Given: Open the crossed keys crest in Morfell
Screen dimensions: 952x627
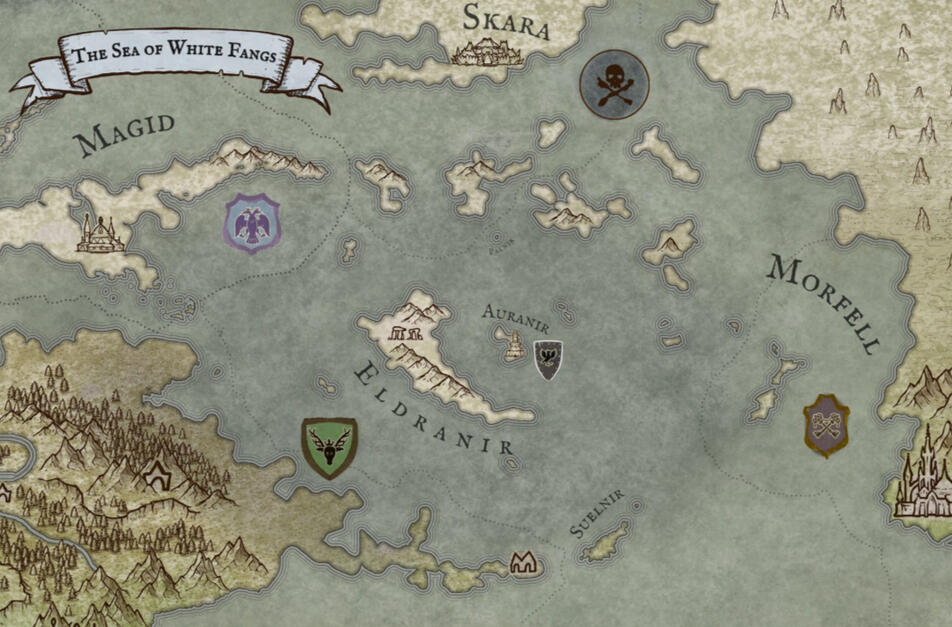Looking at the screenshot, I should tap(826, 425).
